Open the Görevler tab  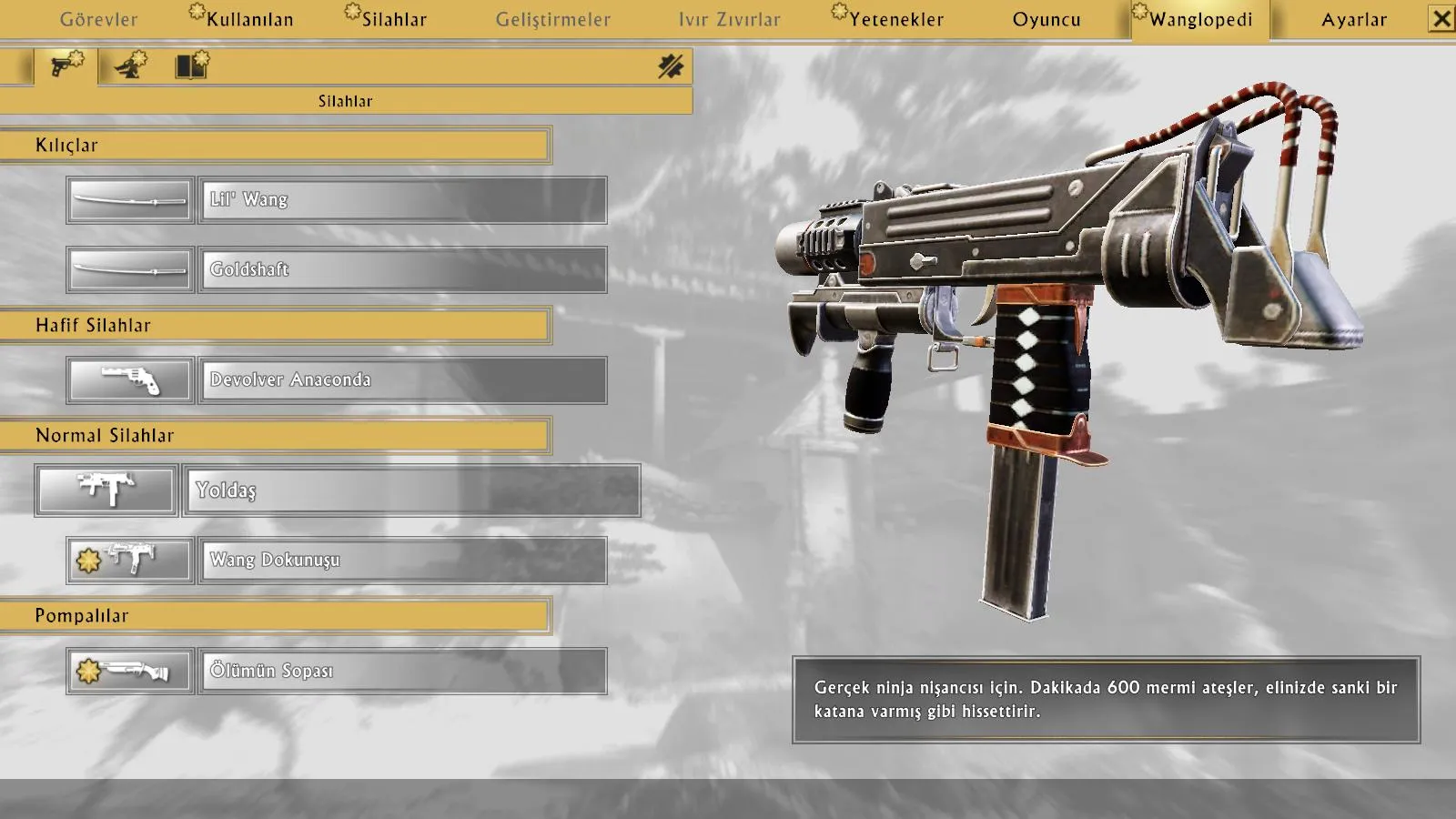(x=98, y=19)
